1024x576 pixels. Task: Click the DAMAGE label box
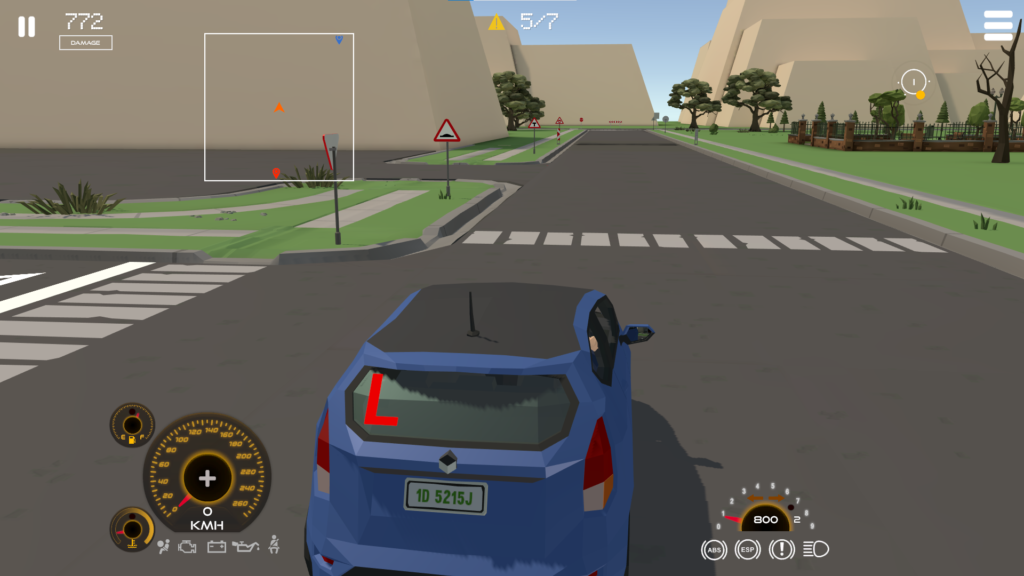(x=85, y=43)
